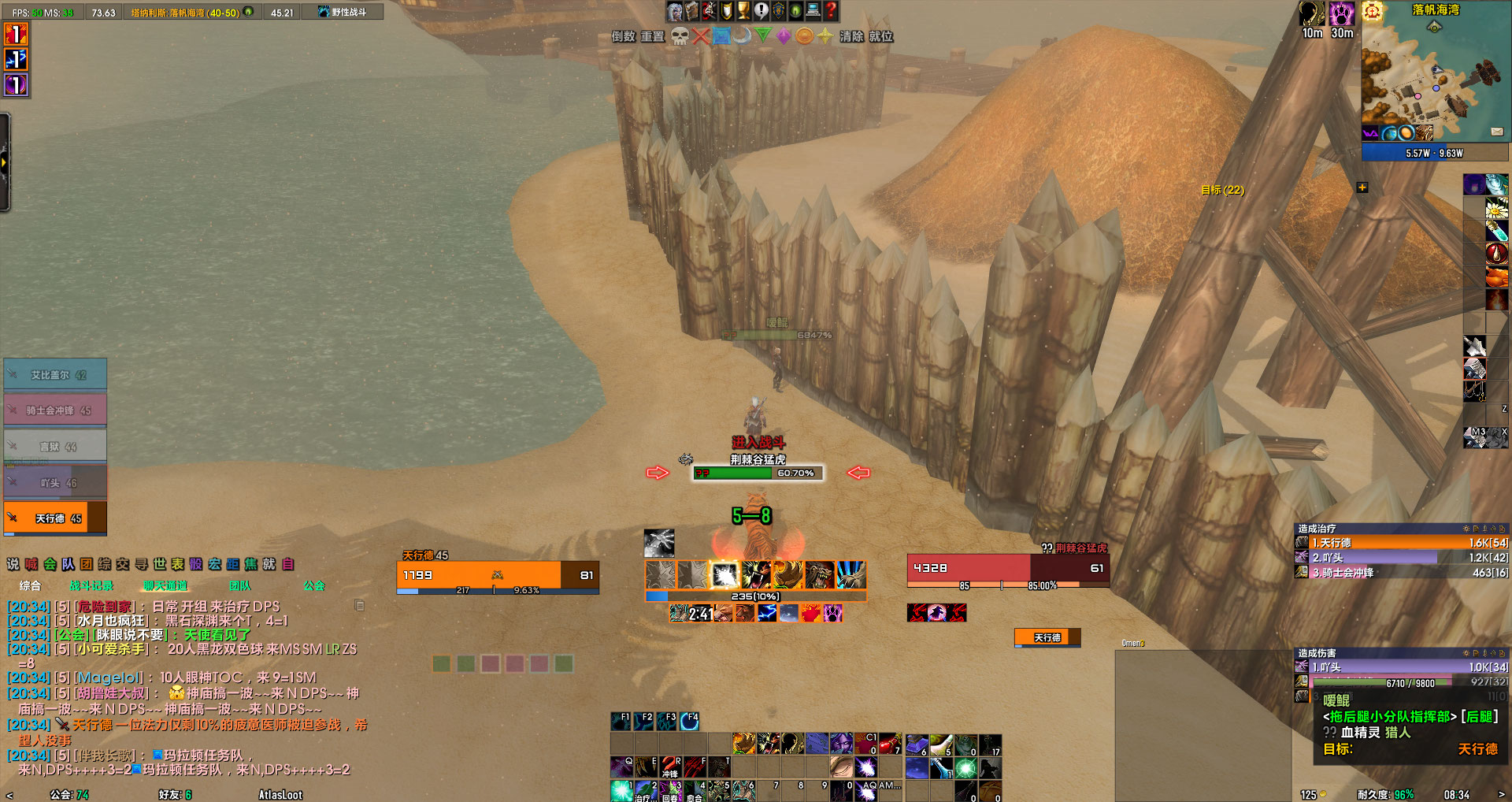Select the skull raid target marker
This screenshot has height=802, width=1512.
coord(679,36)
